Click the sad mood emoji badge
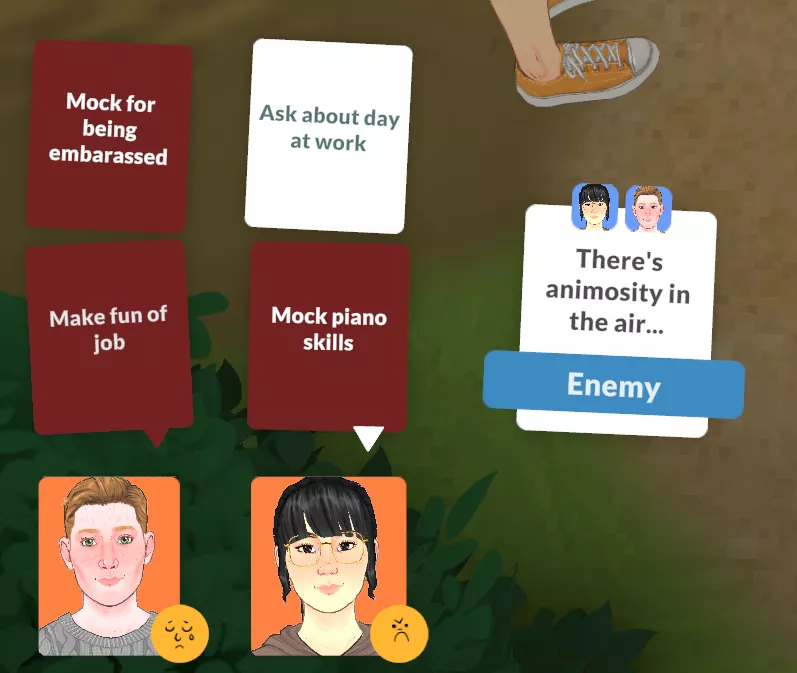Image resolution: width=797 pixels, height=673 pixels. [x=180, y=632]
